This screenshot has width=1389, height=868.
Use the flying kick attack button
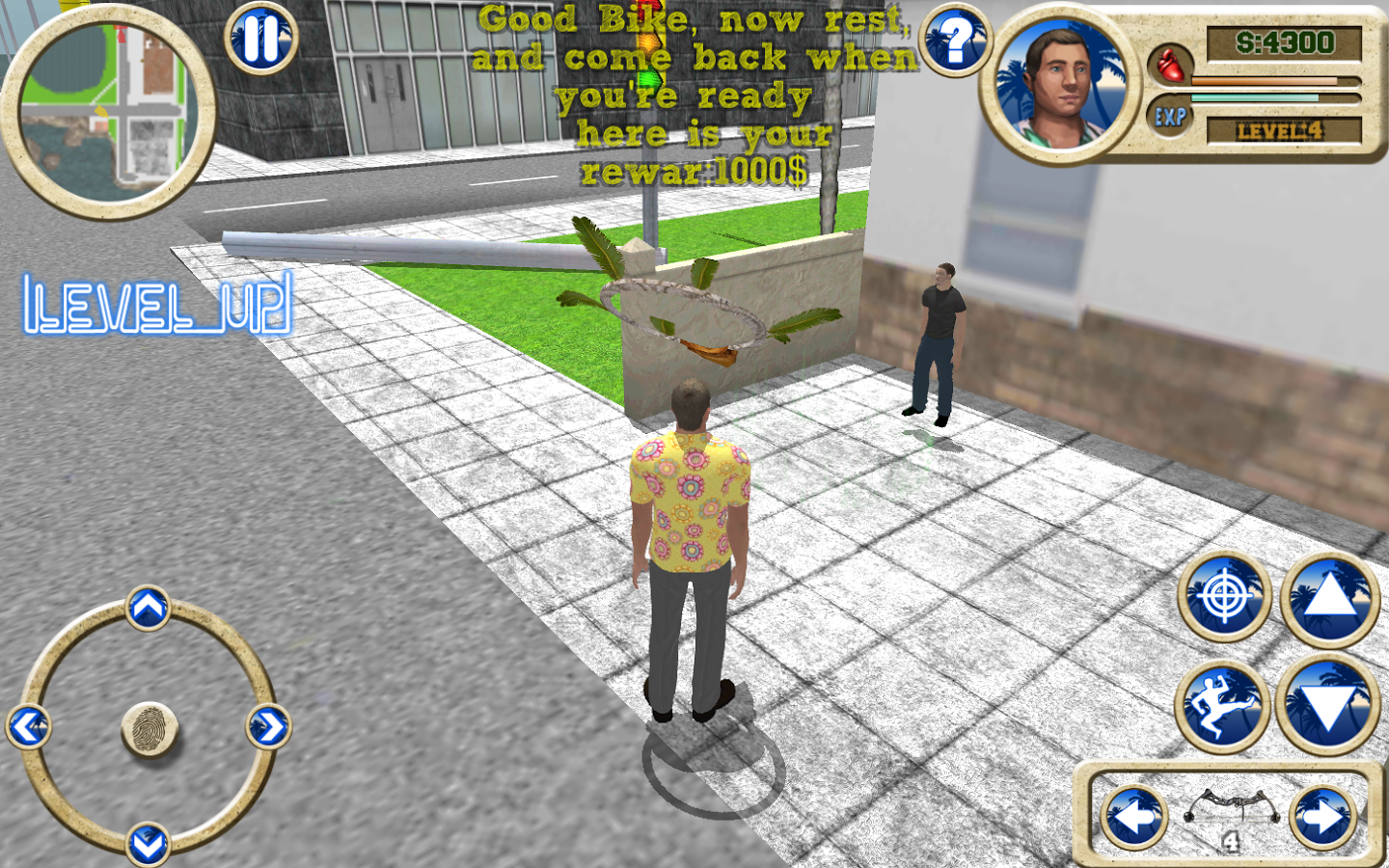click(1221, 706)
